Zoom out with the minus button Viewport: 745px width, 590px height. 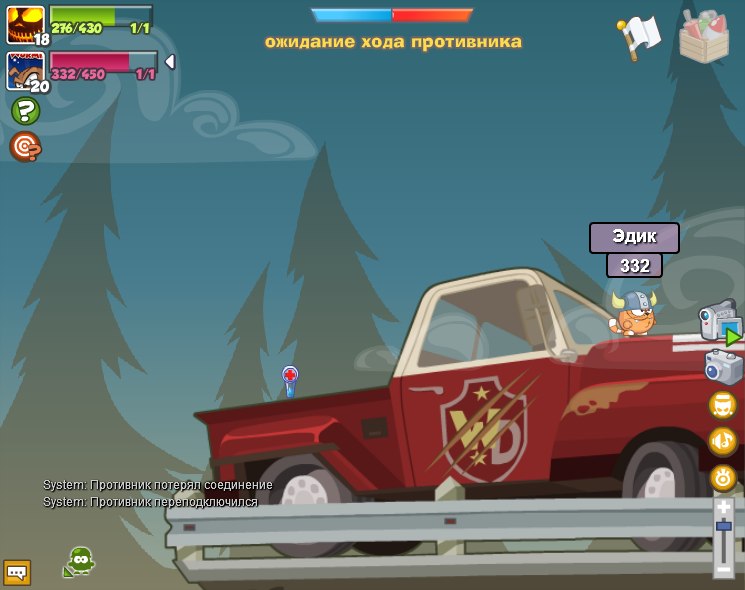[x=724, y=570]
